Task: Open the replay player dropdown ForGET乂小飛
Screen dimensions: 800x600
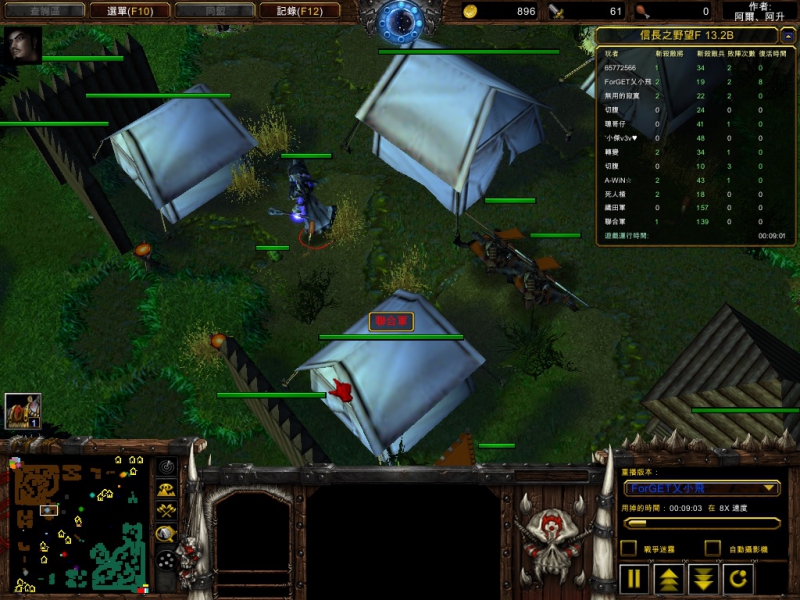Action: (701, 488)
